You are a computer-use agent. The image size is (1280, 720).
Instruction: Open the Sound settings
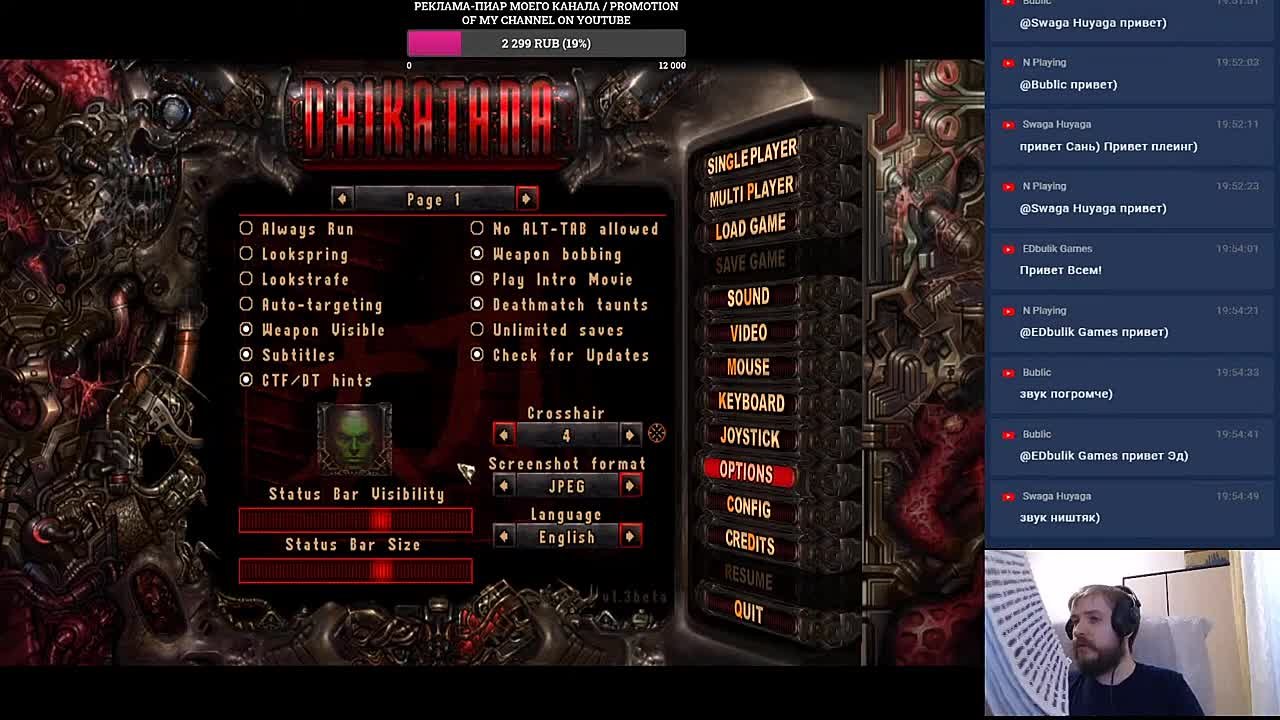point(748,297)
